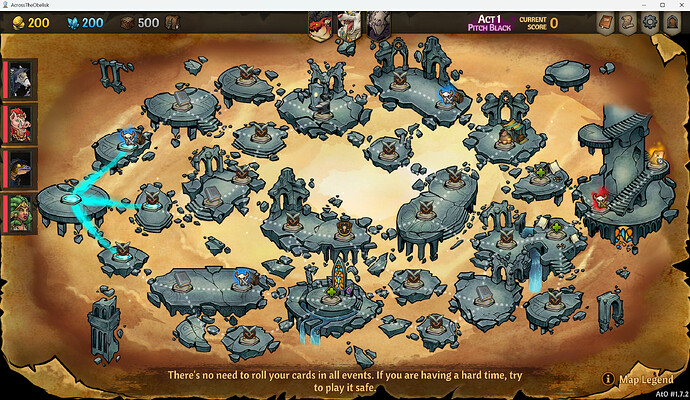Select the red-haired pig hero portrait

(21, 123)
